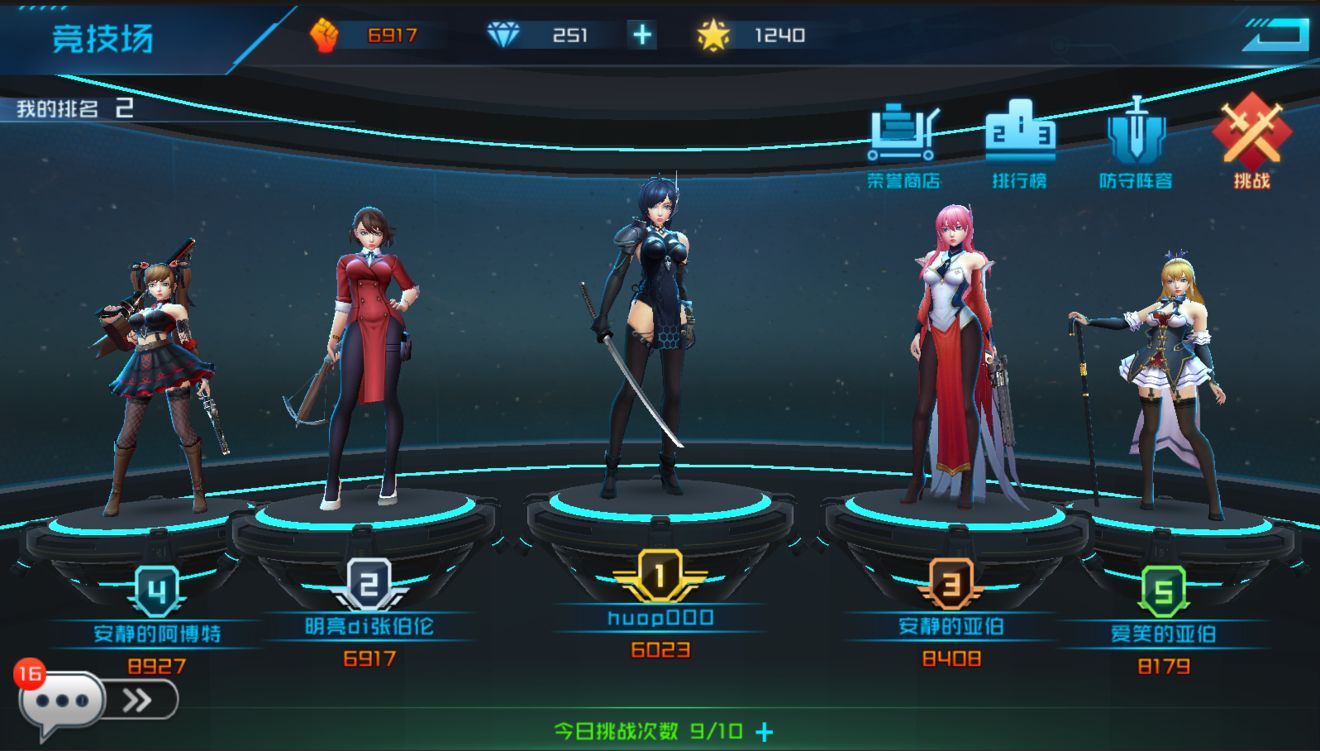Screen dimensions: 1320x751
Task: Open the 防守阵容 defense lineup
Action: click(1135, 143)
